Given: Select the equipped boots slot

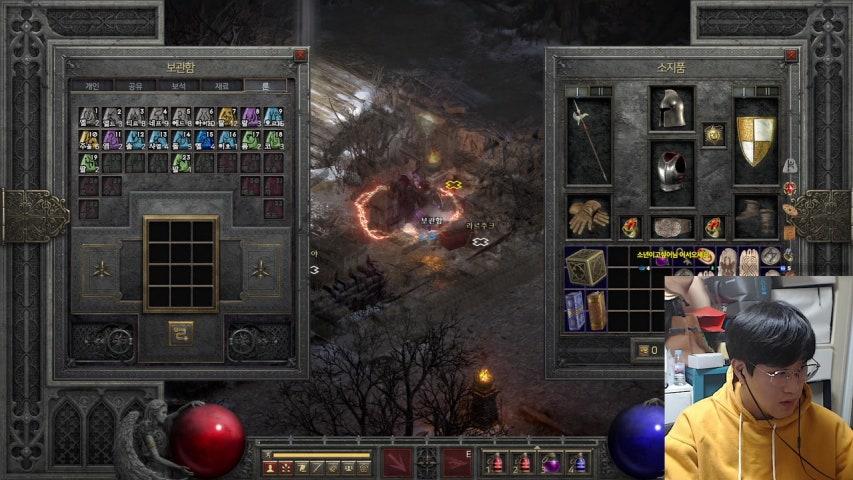Looking at the screenshot, I should pyautogui.click(x=756, y=216).
